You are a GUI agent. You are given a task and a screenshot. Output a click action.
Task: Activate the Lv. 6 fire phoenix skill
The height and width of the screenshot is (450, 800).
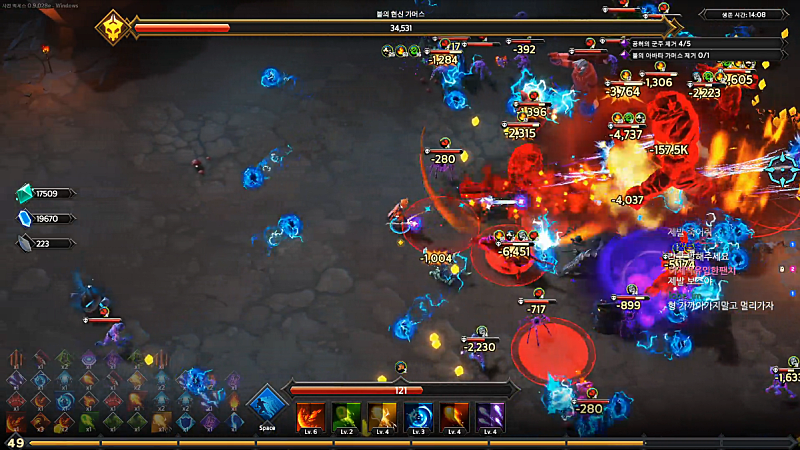[x=309, y=415]
